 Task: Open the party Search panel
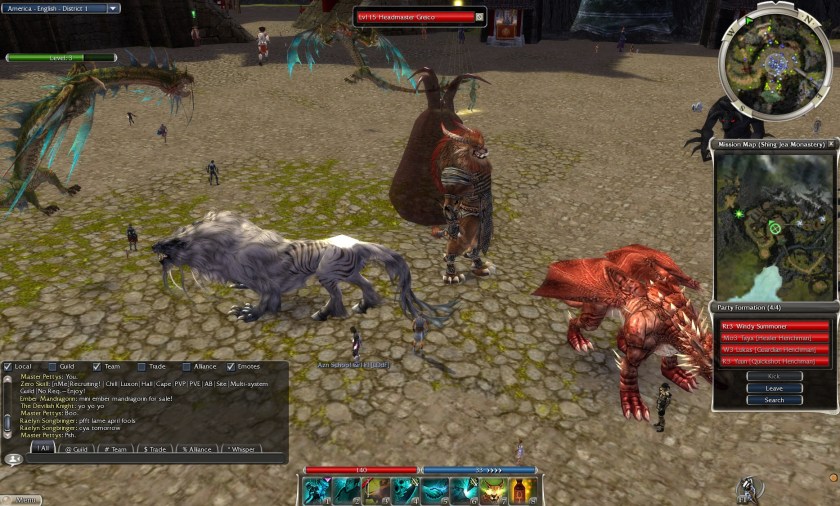[x=774, y=400]
